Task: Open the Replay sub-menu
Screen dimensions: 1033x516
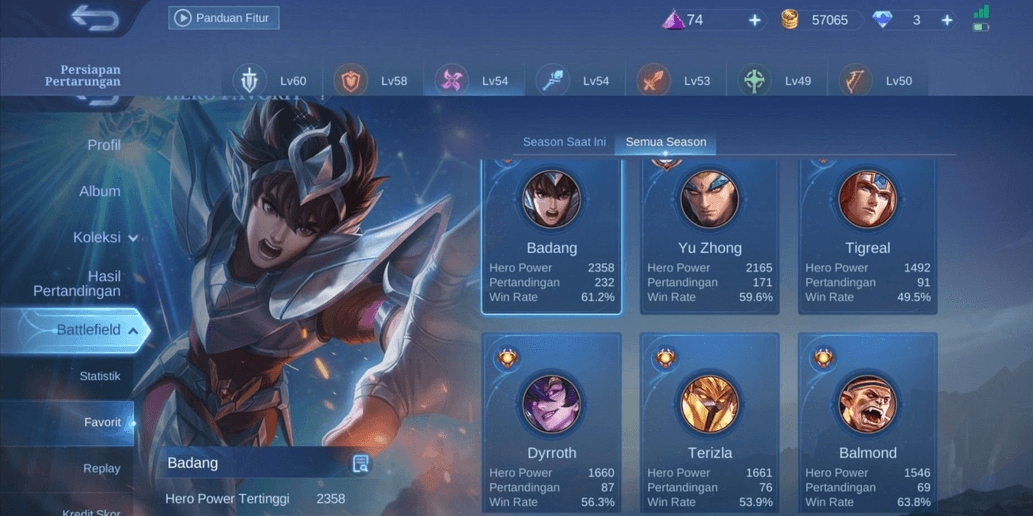Action: 102,468
